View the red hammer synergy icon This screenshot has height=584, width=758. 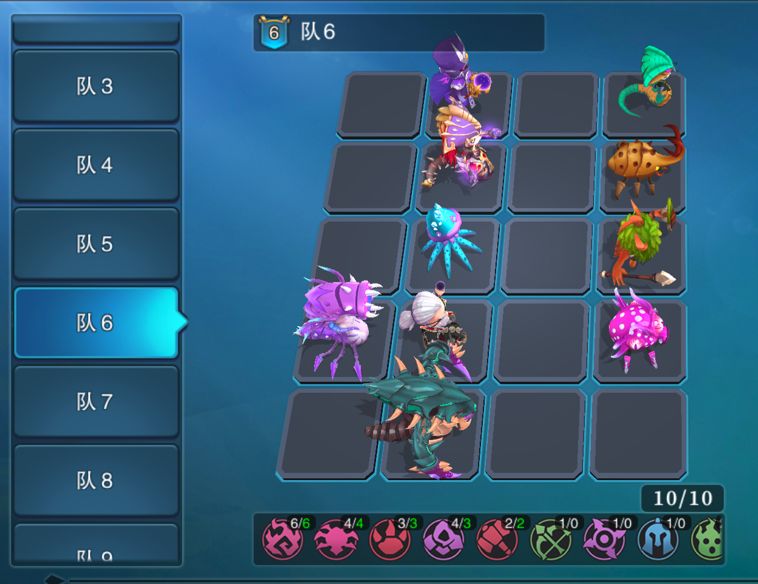[496, 539]
